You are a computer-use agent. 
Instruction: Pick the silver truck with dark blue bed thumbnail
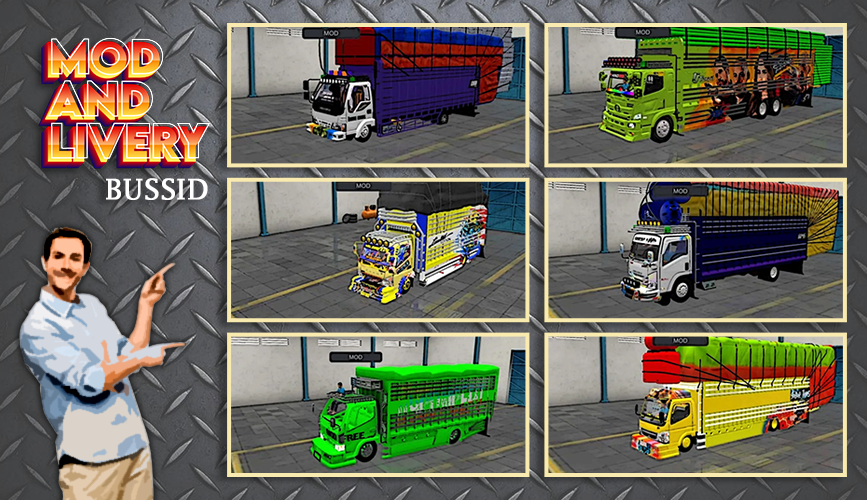click(695, 250)
